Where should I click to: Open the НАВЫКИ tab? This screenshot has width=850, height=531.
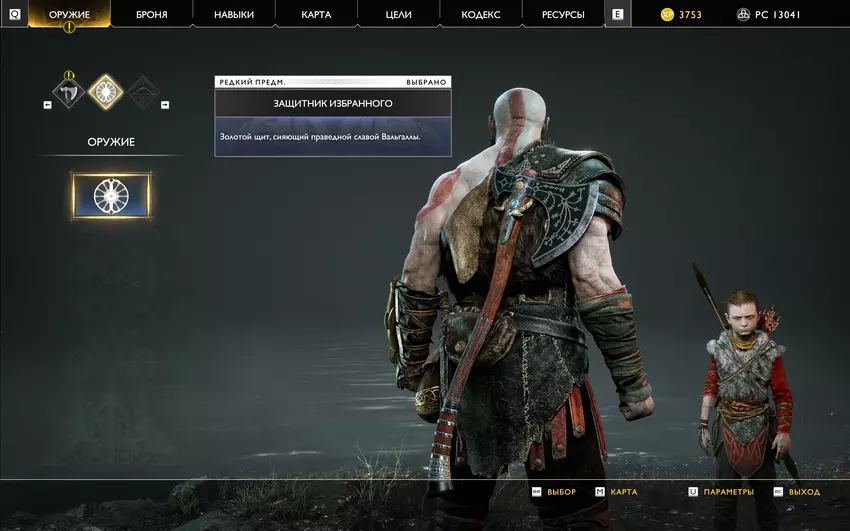234,15
